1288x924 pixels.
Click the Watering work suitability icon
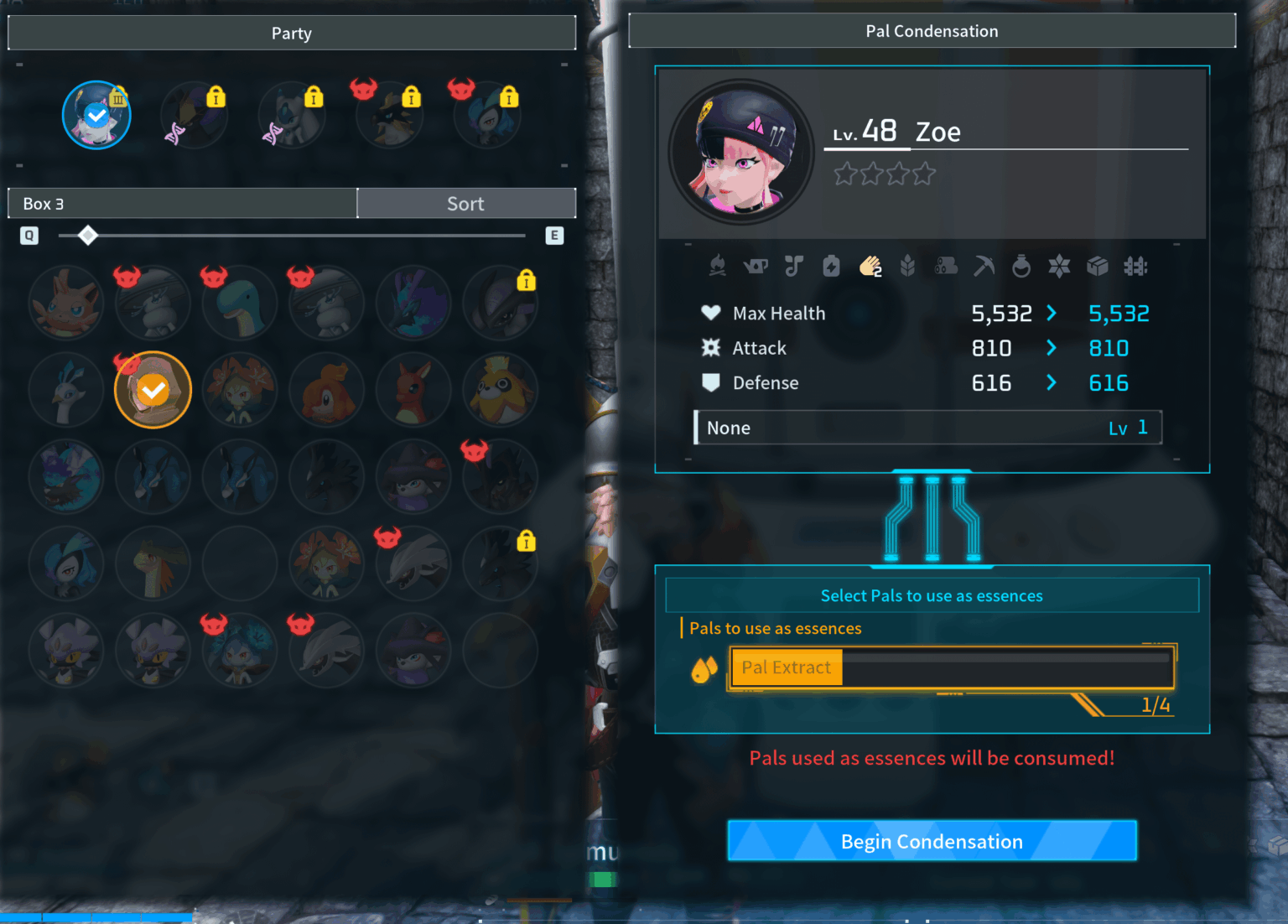(x=756, y=267)
